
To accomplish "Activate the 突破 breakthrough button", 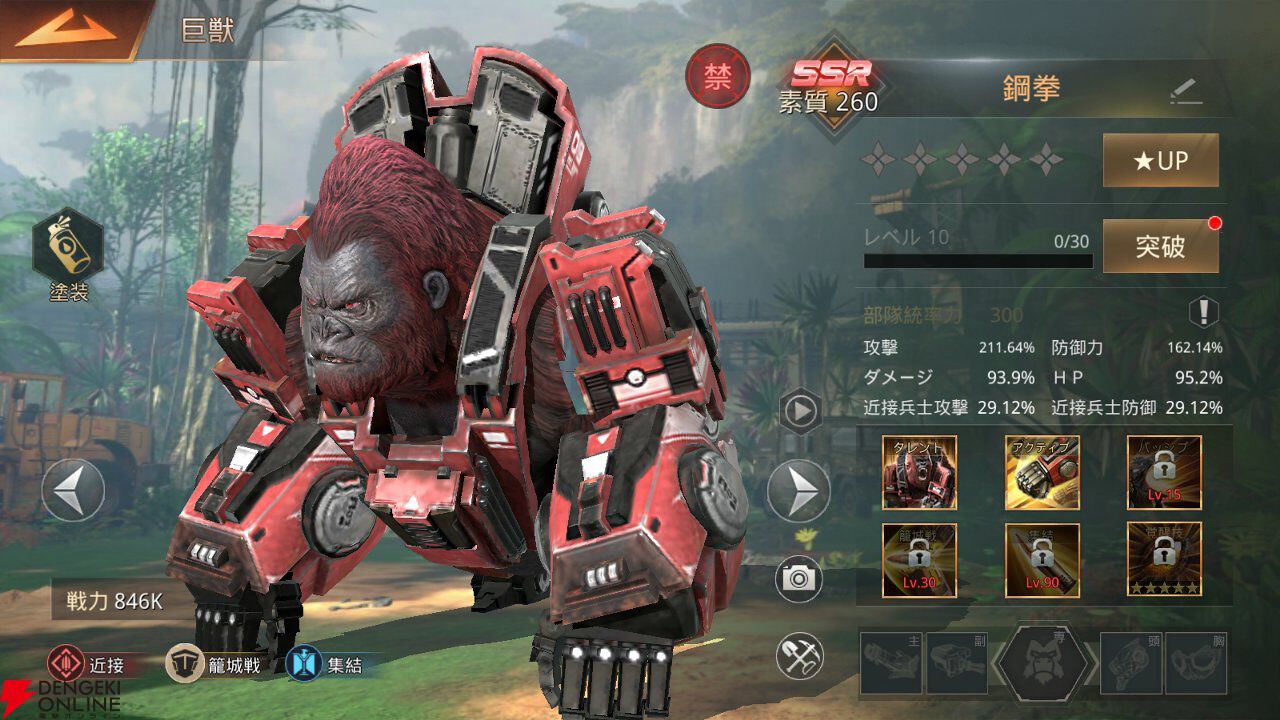I will 1160,246.
